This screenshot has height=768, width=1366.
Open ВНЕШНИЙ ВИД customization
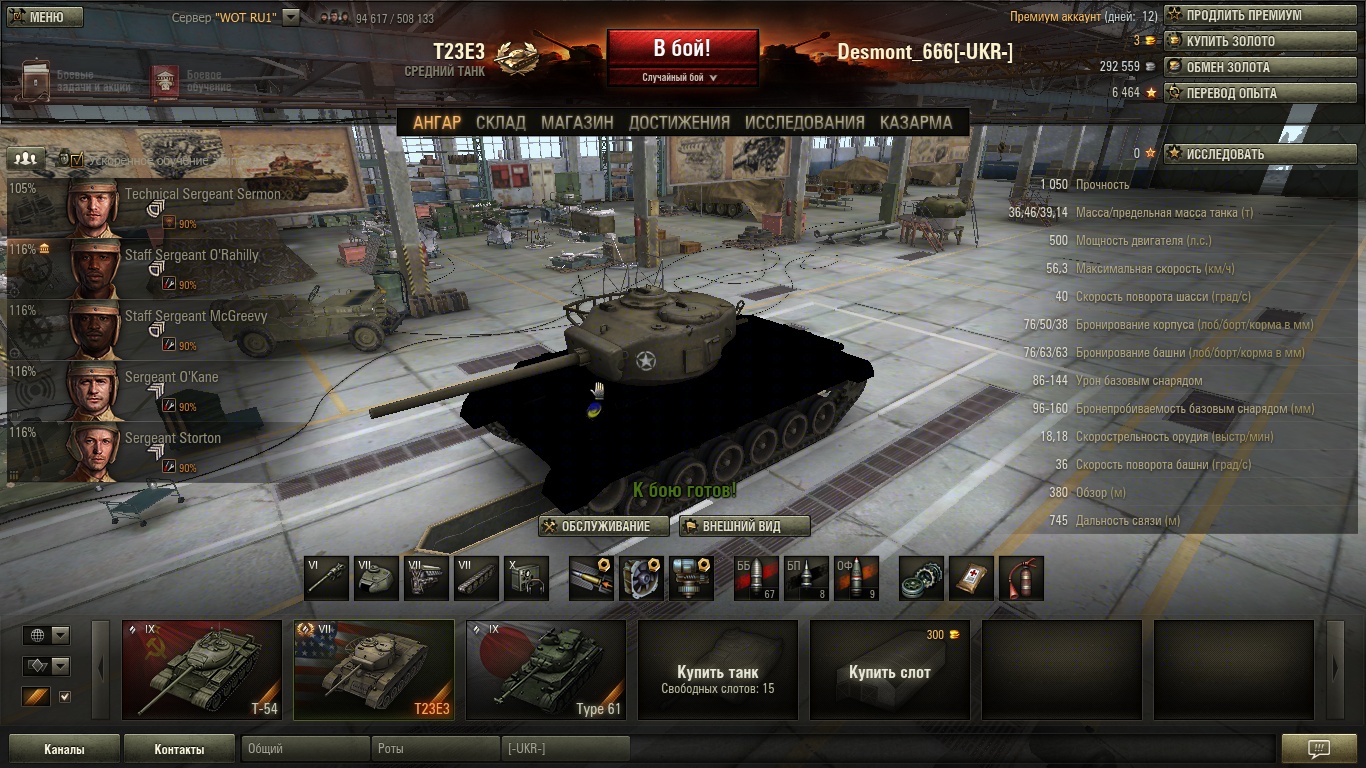coord(744,526)
